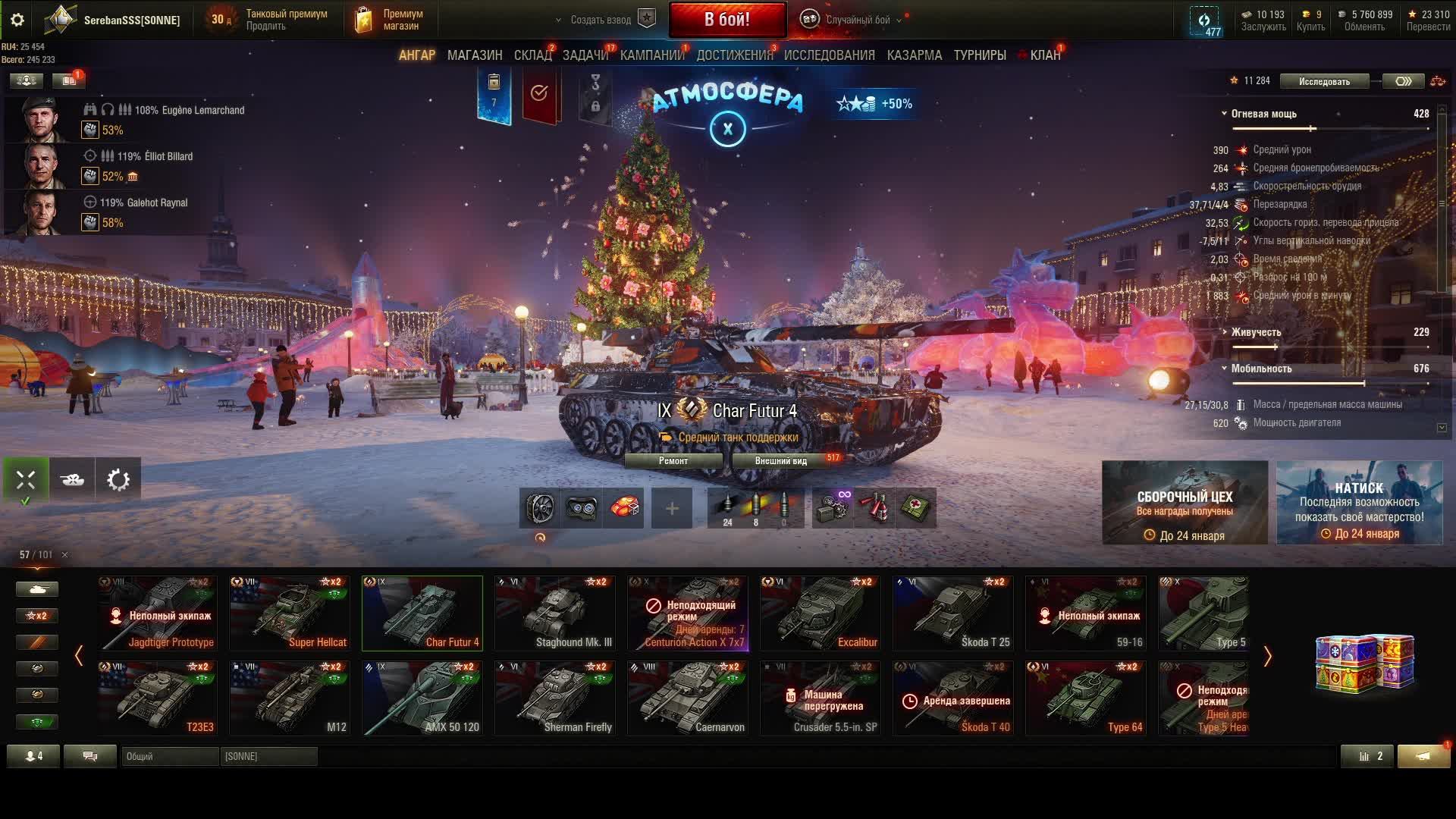Select the Super Hellcat tank card
1456x819 pixels.
click(290, 613)
